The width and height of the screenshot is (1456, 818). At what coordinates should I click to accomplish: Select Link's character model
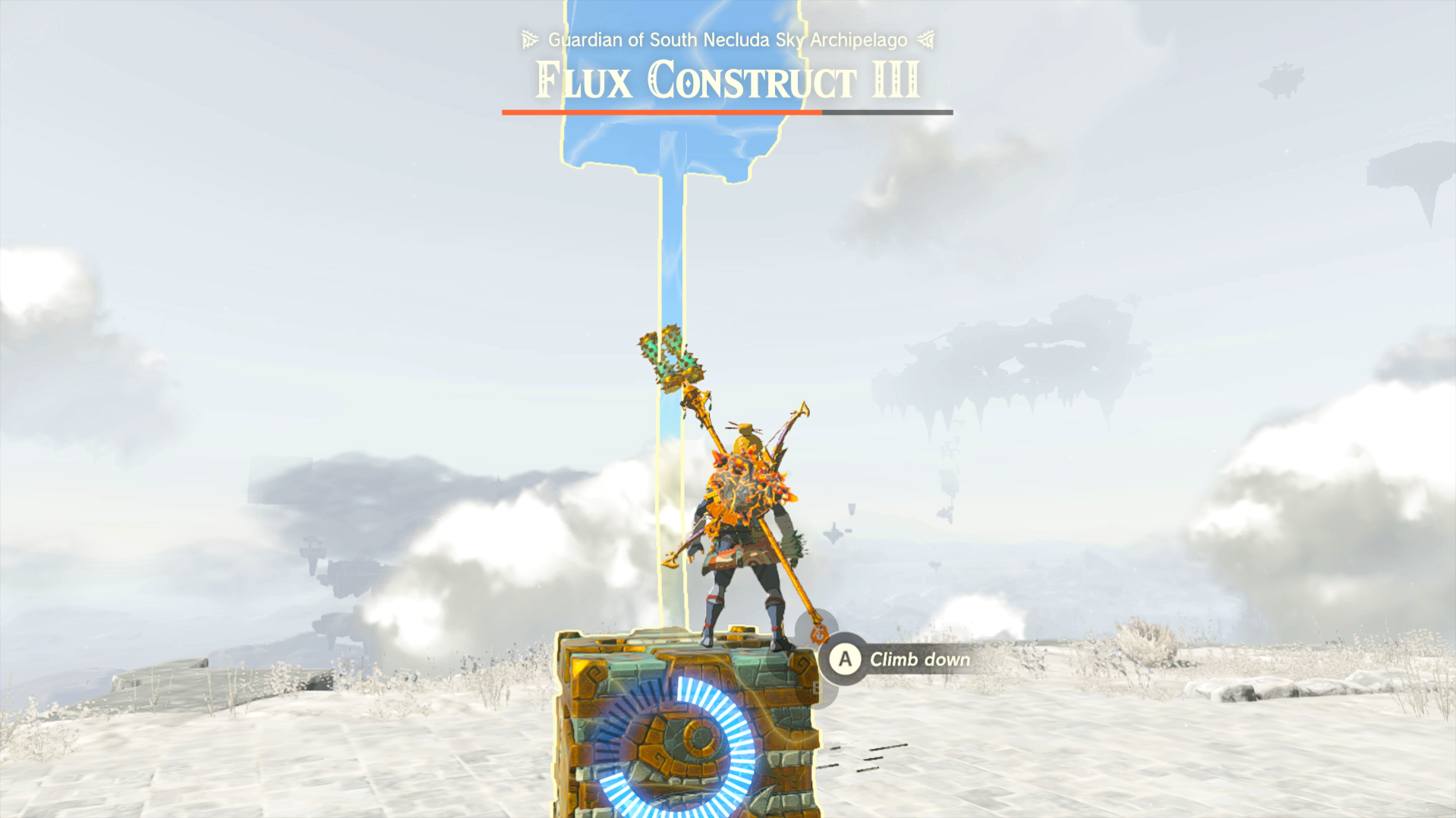coord(744,531)
